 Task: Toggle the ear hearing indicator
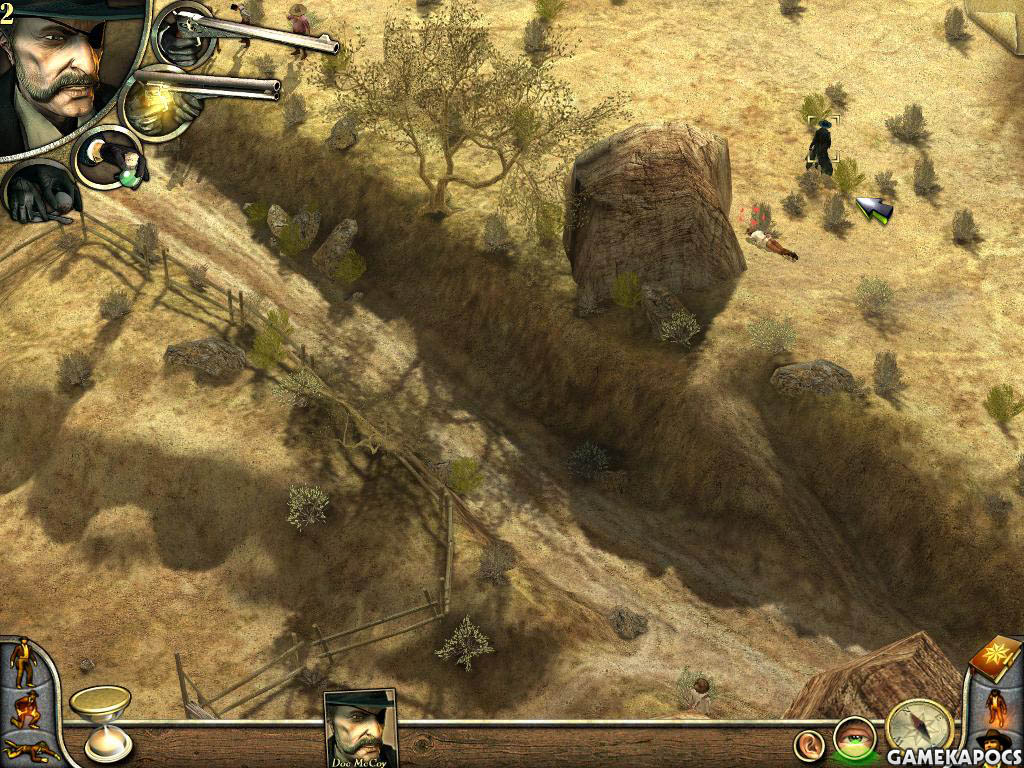810,743
